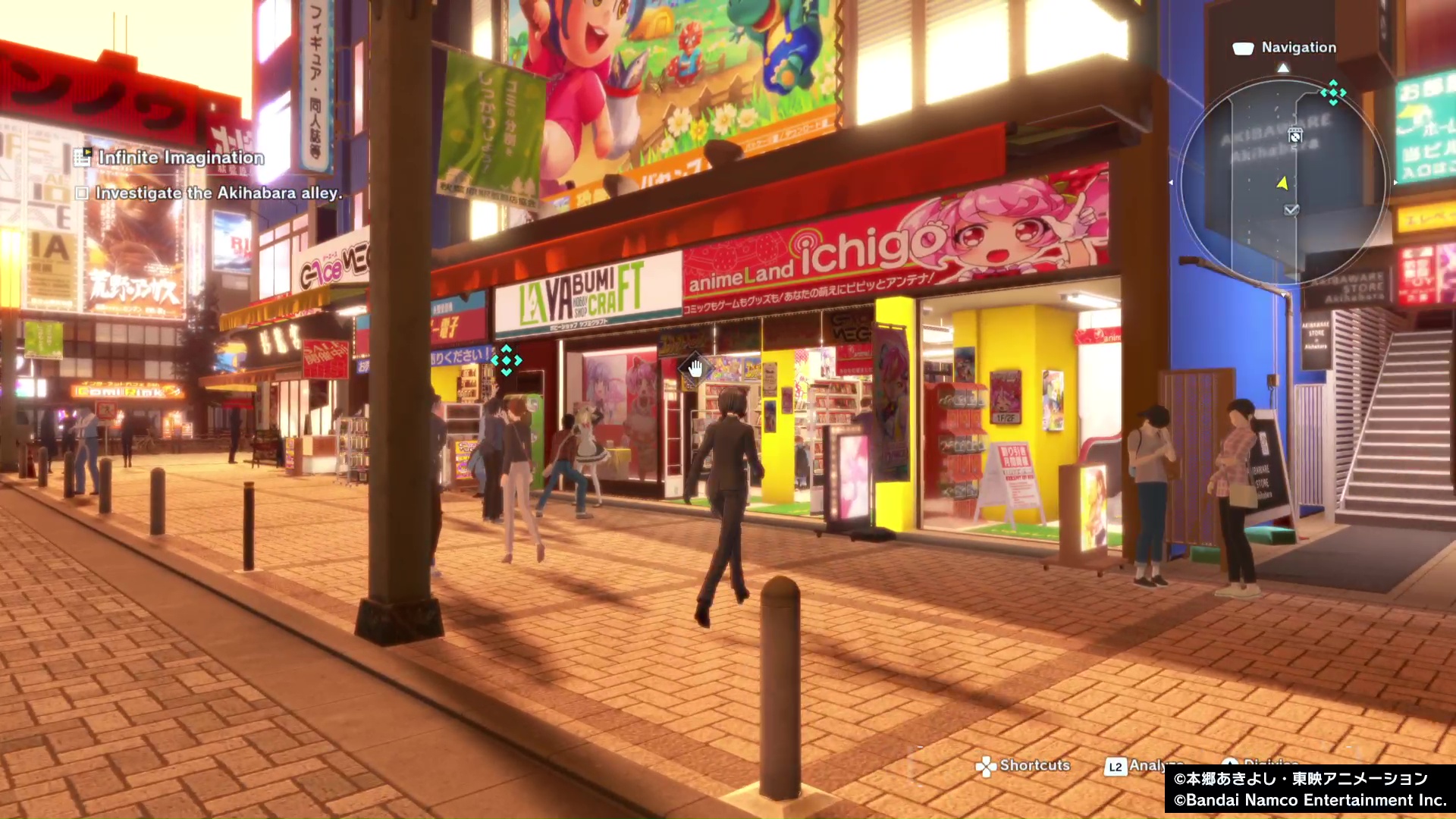This screenshot has width=1456, height=819.
Task: Click the checkmark objective marker on minimap
Action: click(x=1291, y=210)
